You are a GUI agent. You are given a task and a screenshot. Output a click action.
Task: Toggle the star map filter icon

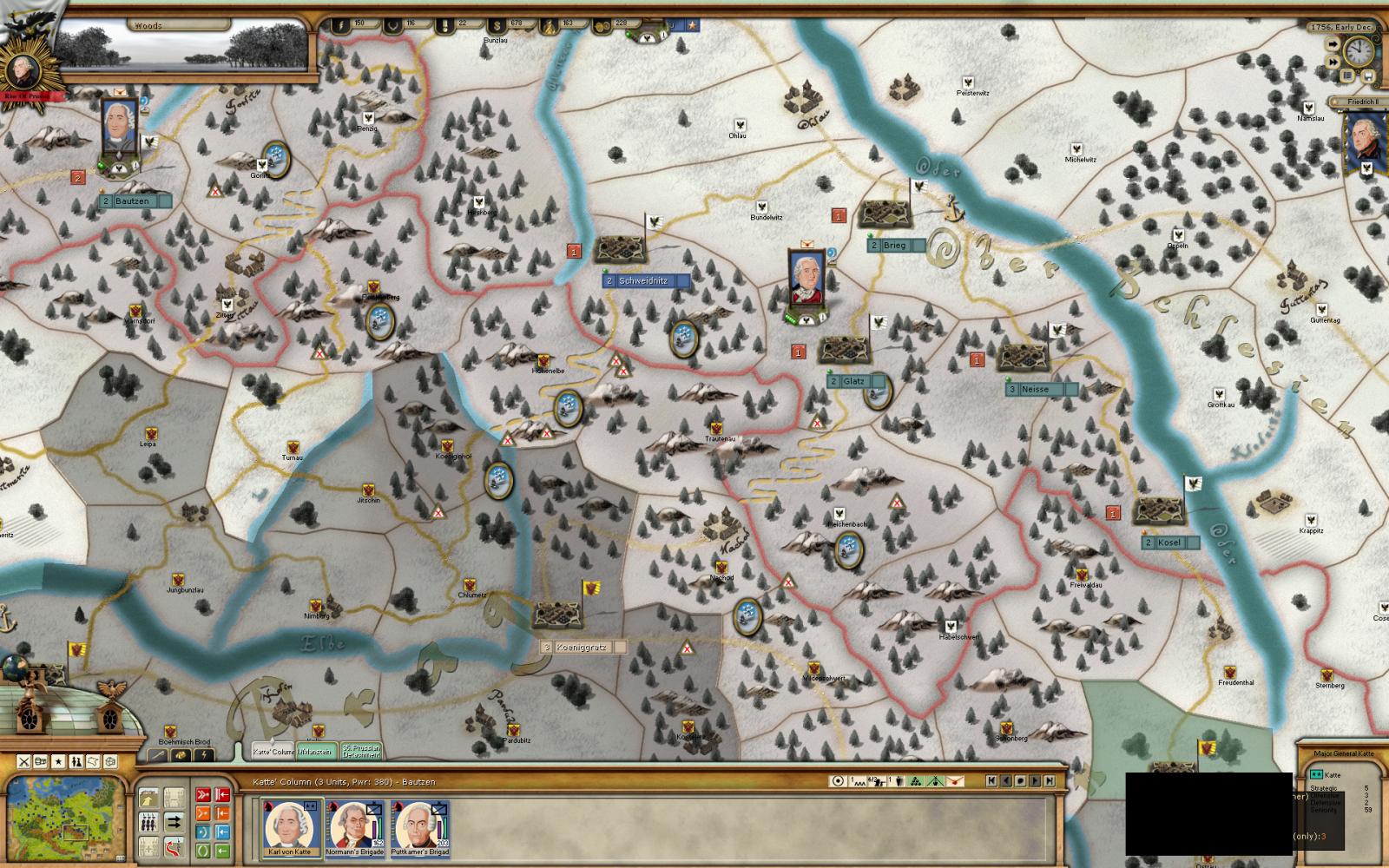tap(58, 762)
